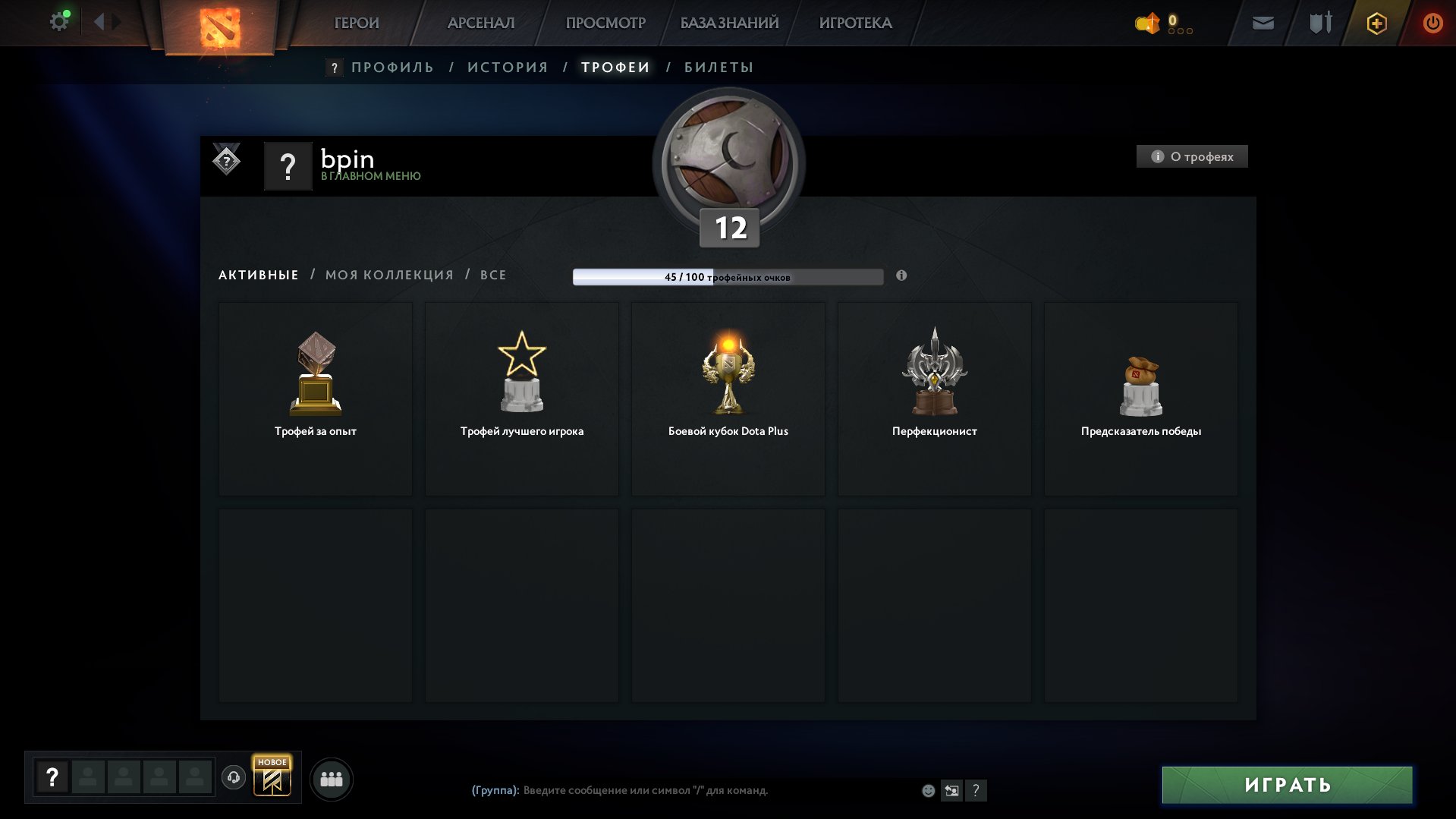
Task: Click the smiley emoticon icon in chat bar
Action: pos(928,790)
